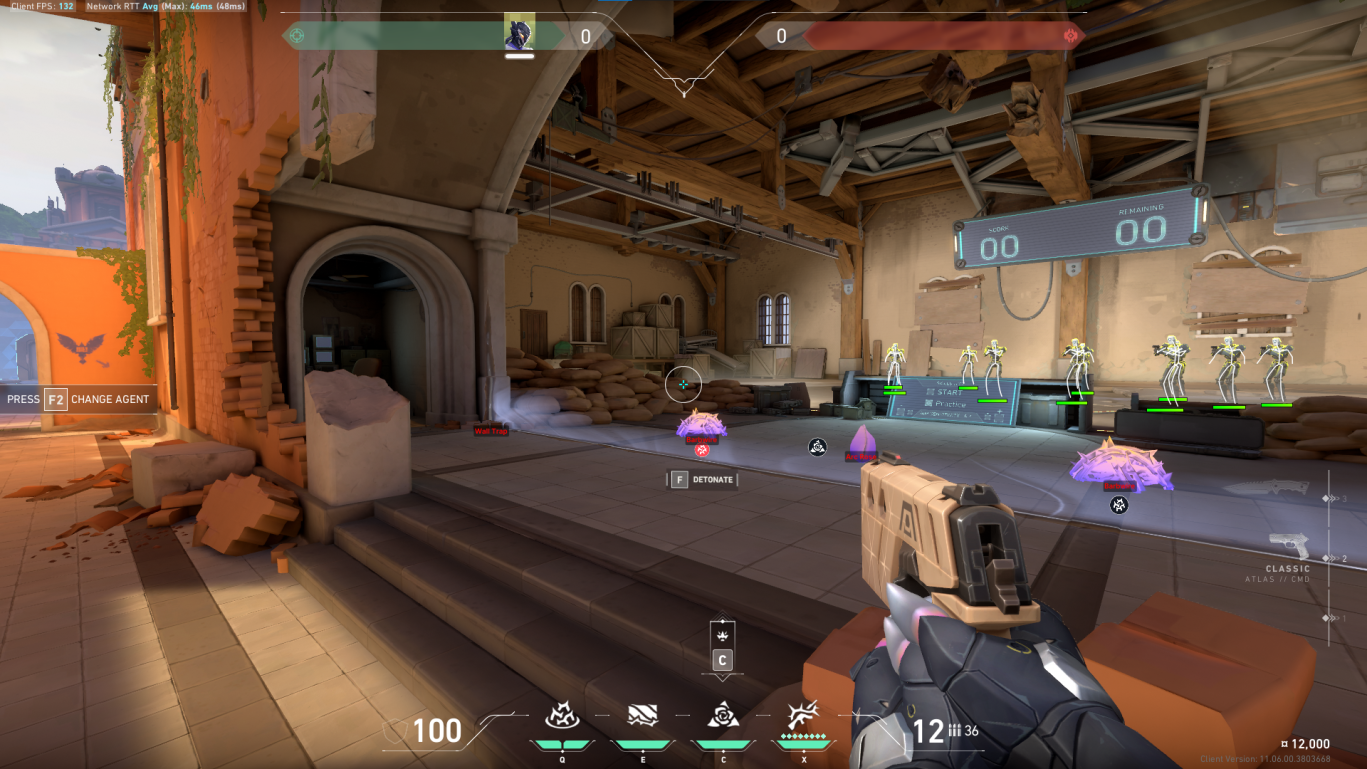Click the agent portrait in top bar
Viewport: 1367px width, 769px height.
tap(519, 33)
